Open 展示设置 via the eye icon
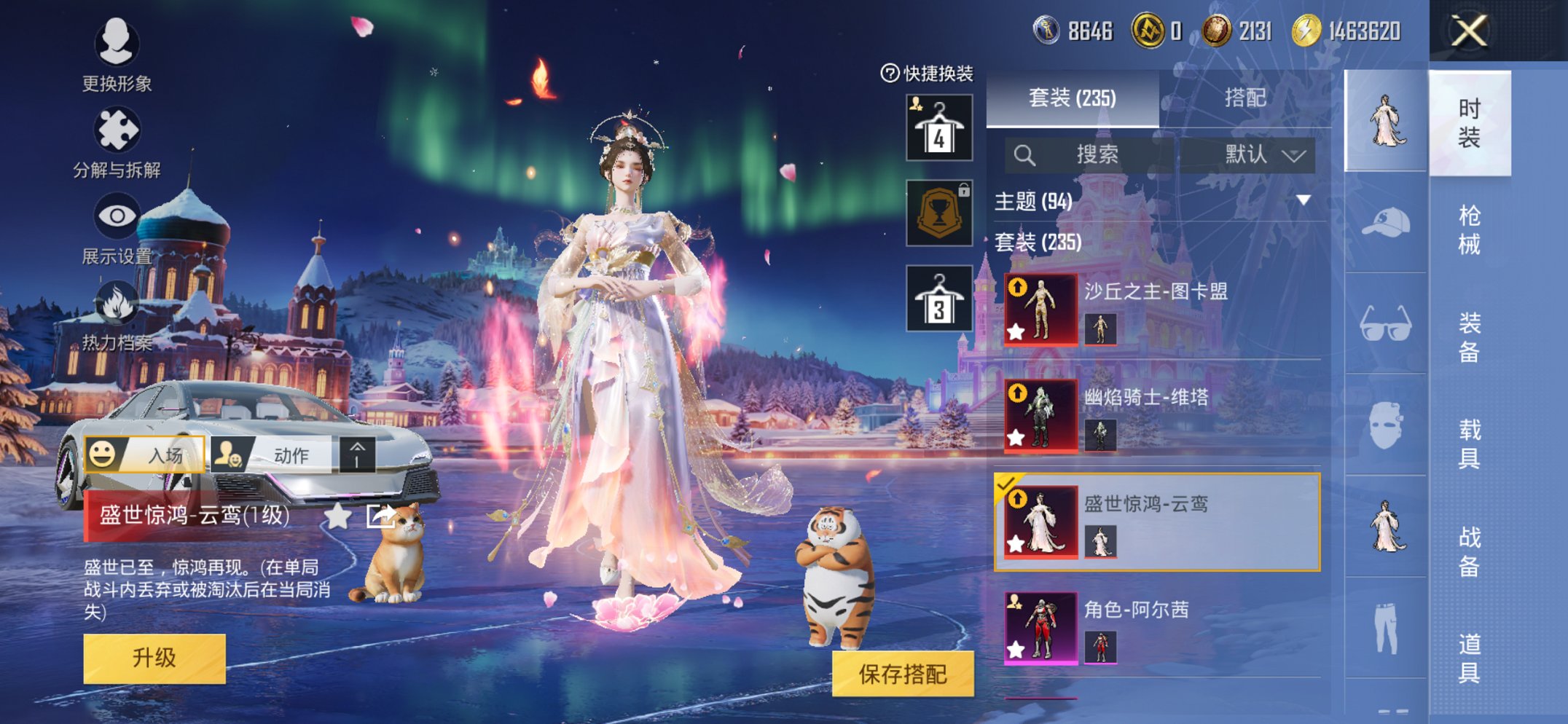 (119, 214)
